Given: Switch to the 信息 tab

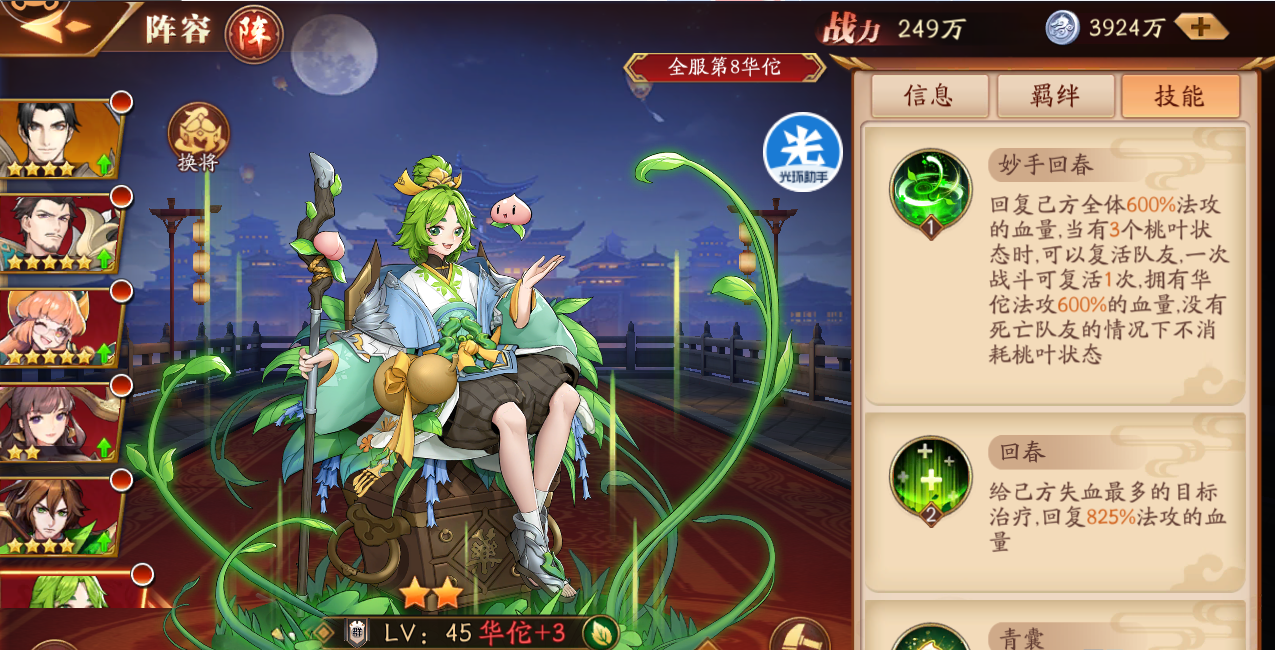Looking at the screenshot, I should point(929,96).
